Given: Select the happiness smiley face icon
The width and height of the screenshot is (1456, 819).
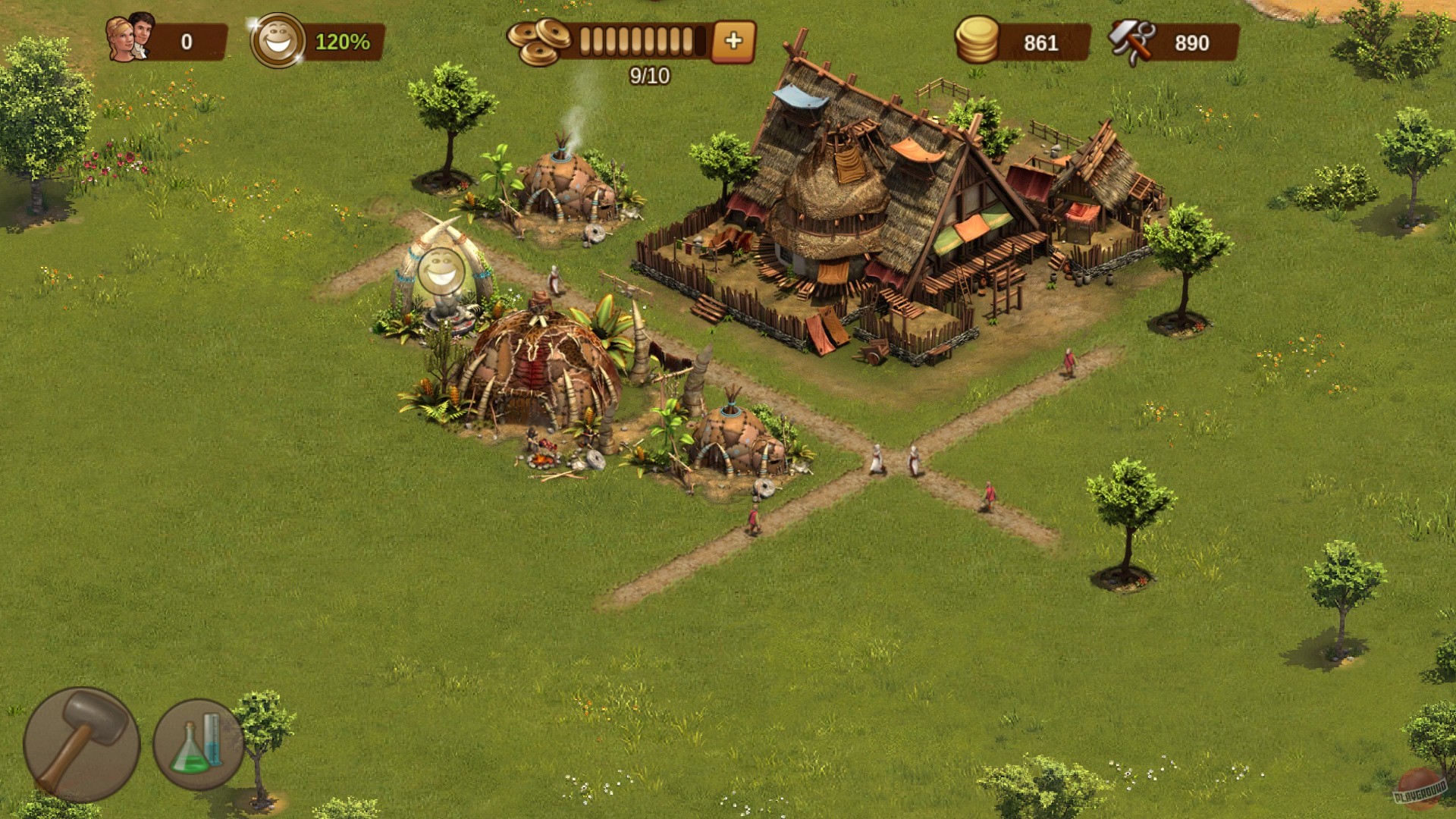Looking at the screenshot, I should [x=278, y=41].
